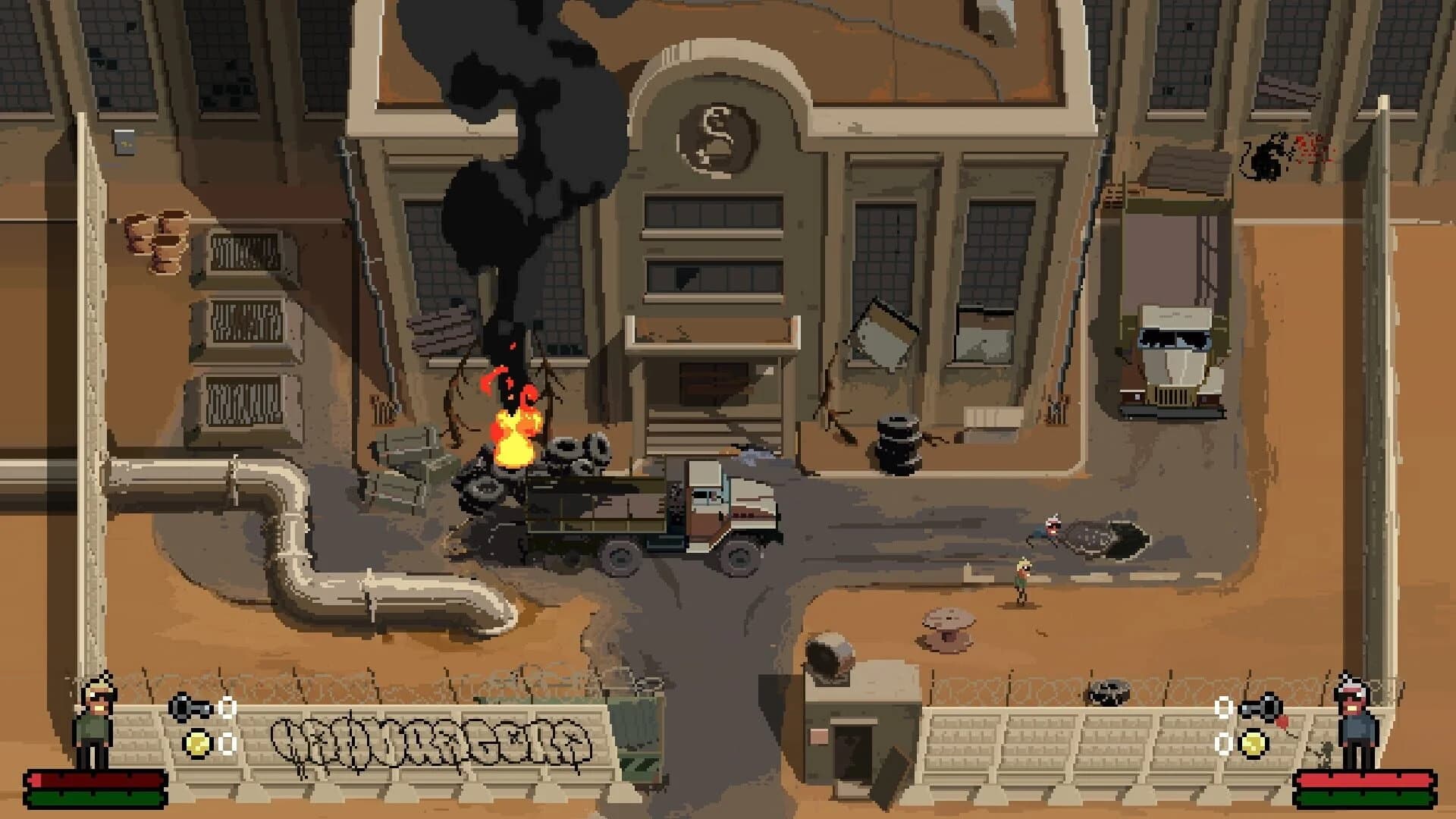Click Player 2's key icon in the HUD
1456x819 pixels.
(x=1262, y=707)
